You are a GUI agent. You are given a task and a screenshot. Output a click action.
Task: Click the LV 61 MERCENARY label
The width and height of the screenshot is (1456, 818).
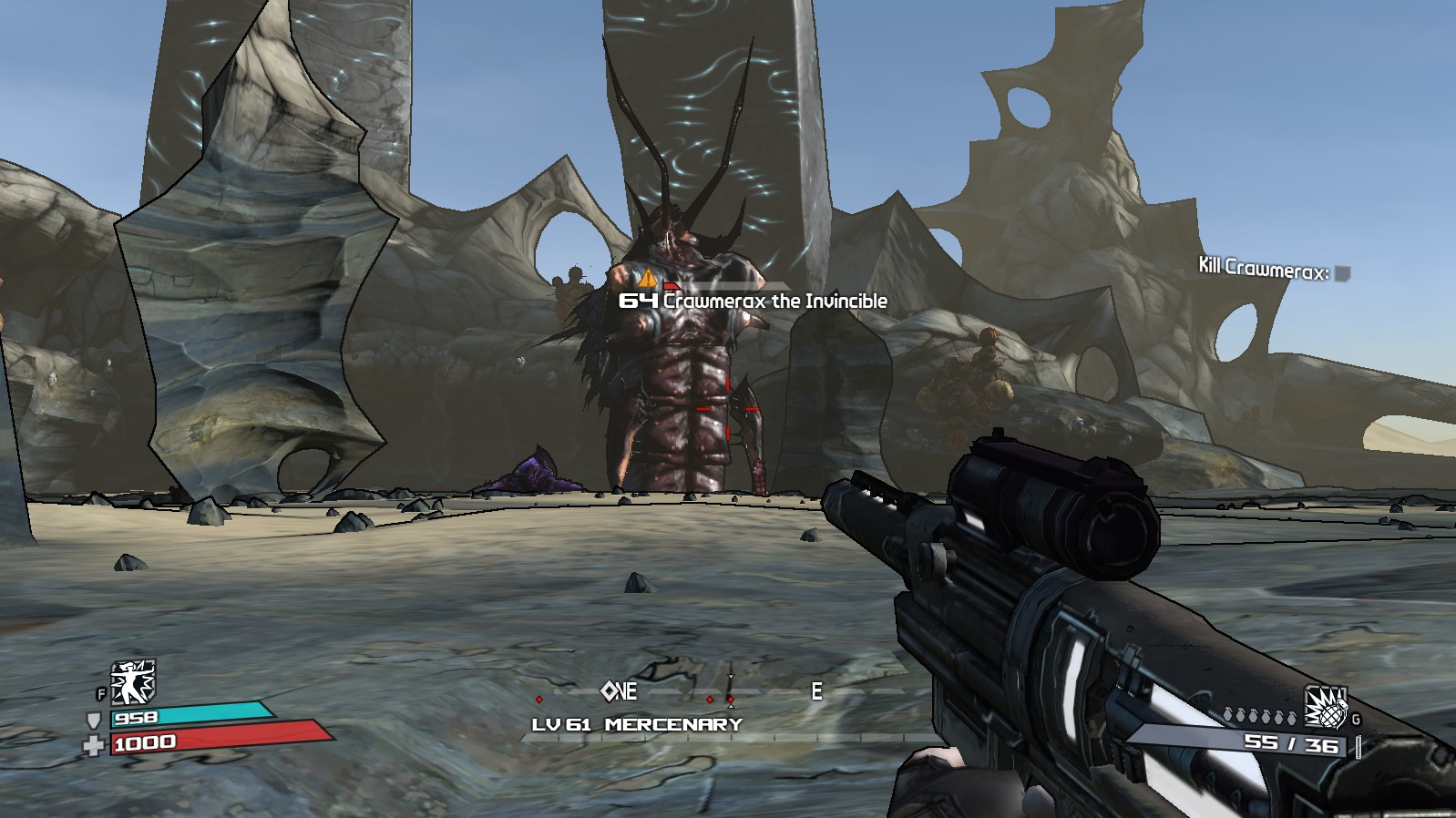(638, 726)
